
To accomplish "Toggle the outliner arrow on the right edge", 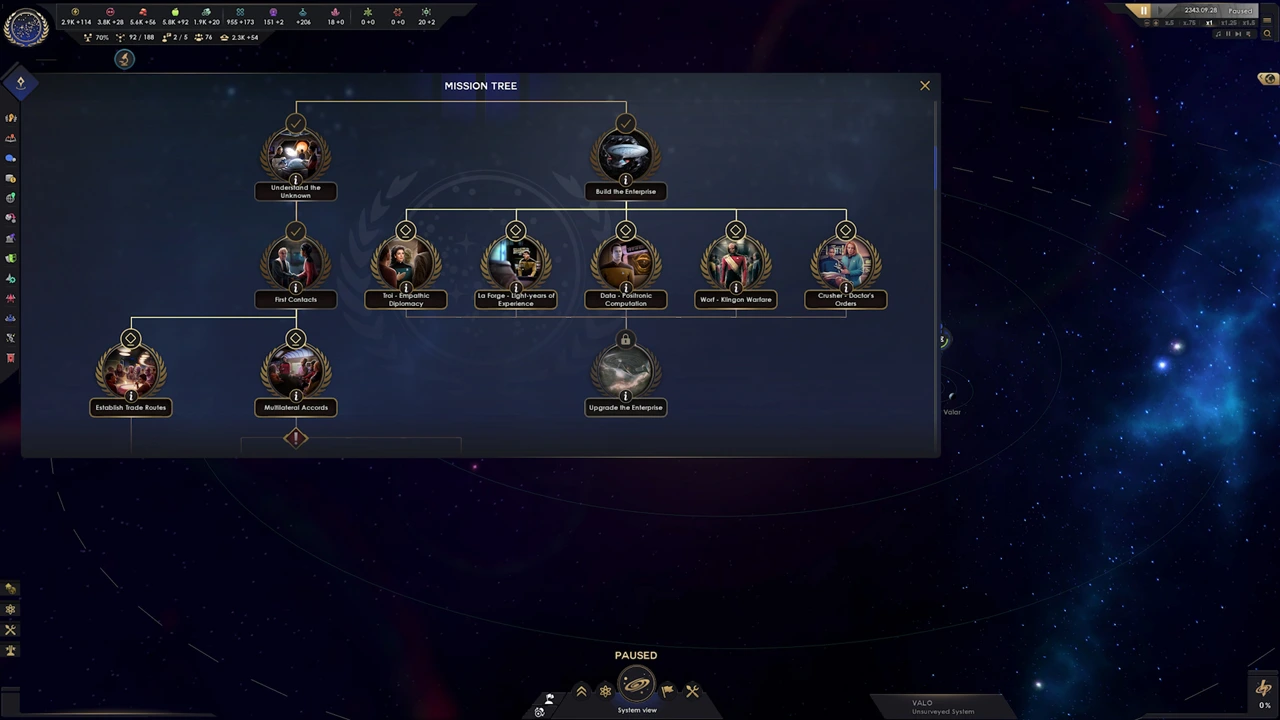I will point(1261,77).
